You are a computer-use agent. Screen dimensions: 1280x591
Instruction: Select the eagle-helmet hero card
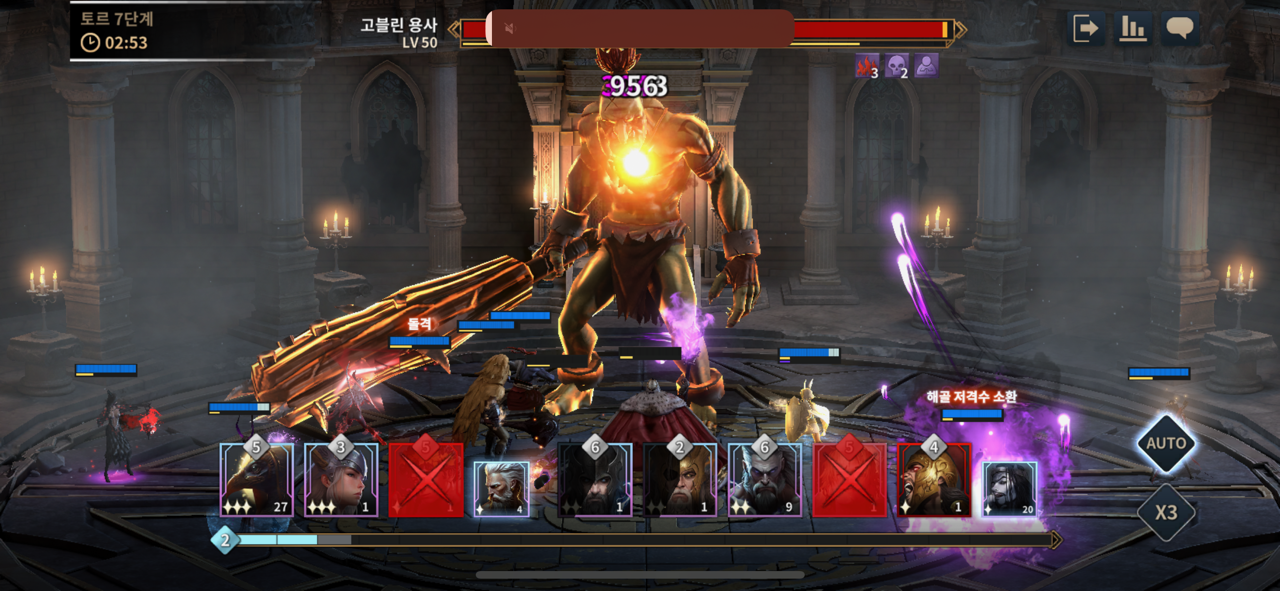[x=257, y=480]
